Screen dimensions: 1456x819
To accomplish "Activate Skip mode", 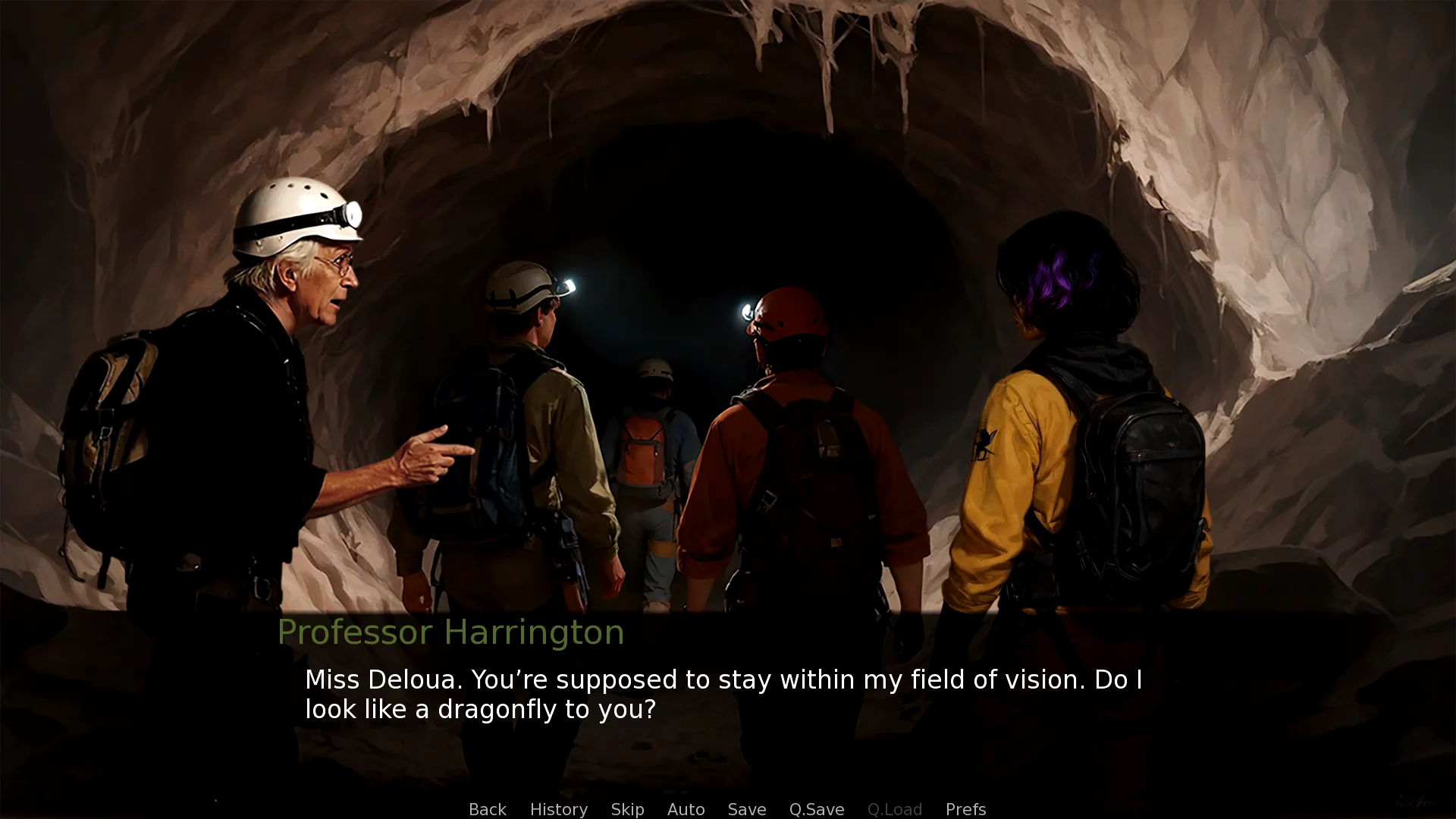I will (627, 809).
